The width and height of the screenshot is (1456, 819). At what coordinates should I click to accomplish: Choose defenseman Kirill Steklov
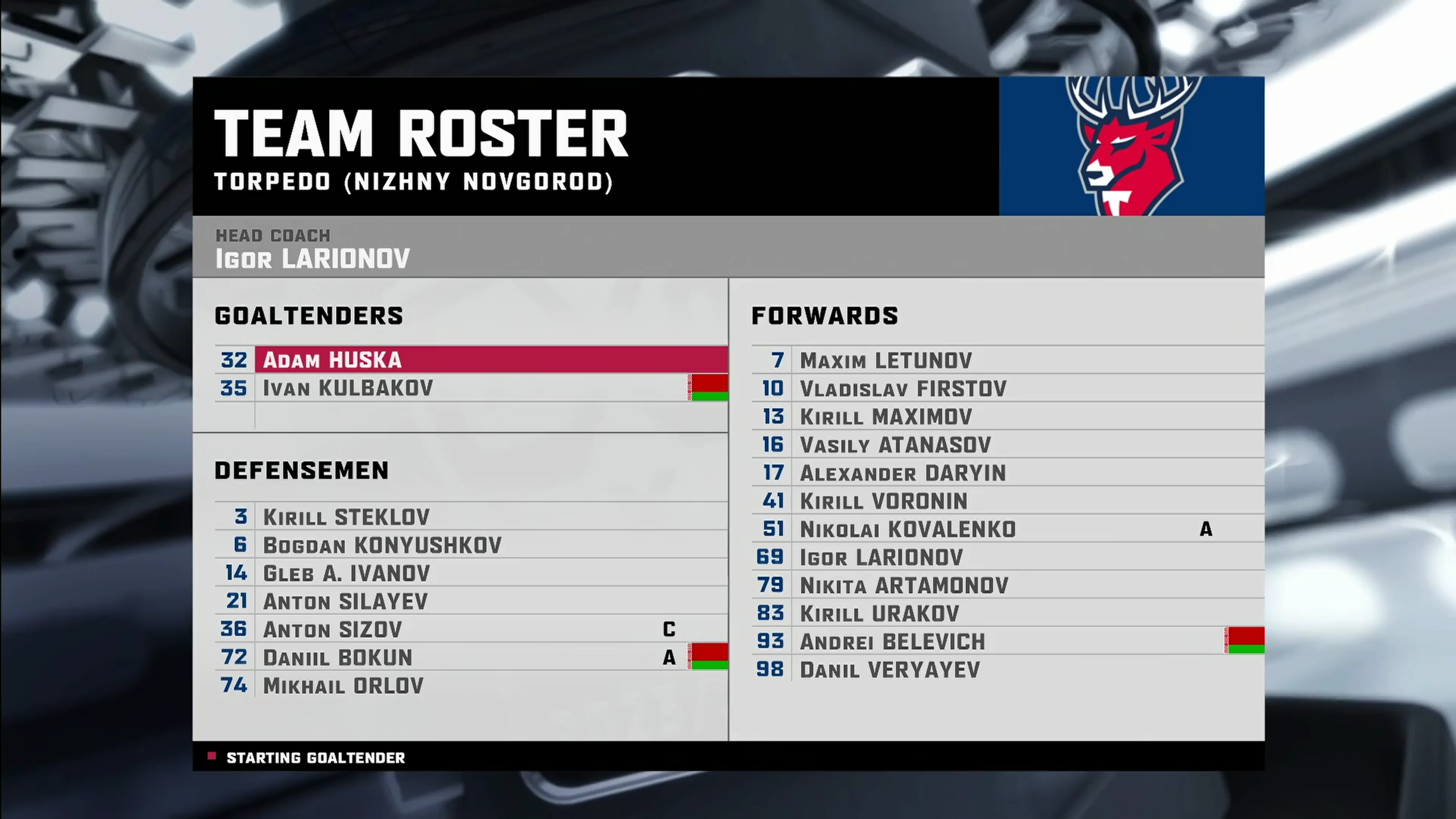[x=346, y=517]
